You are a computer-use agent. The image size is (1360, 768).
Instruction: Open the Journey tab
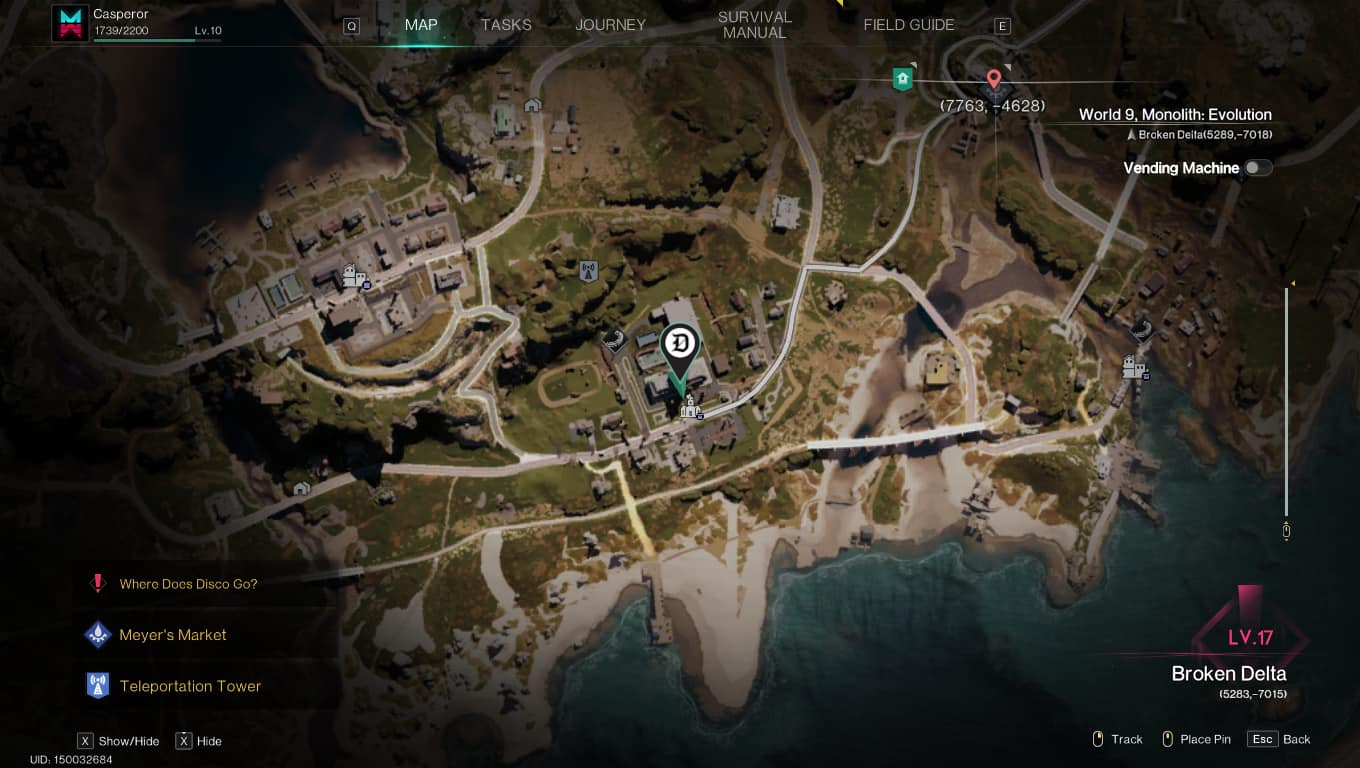point(610,25)
